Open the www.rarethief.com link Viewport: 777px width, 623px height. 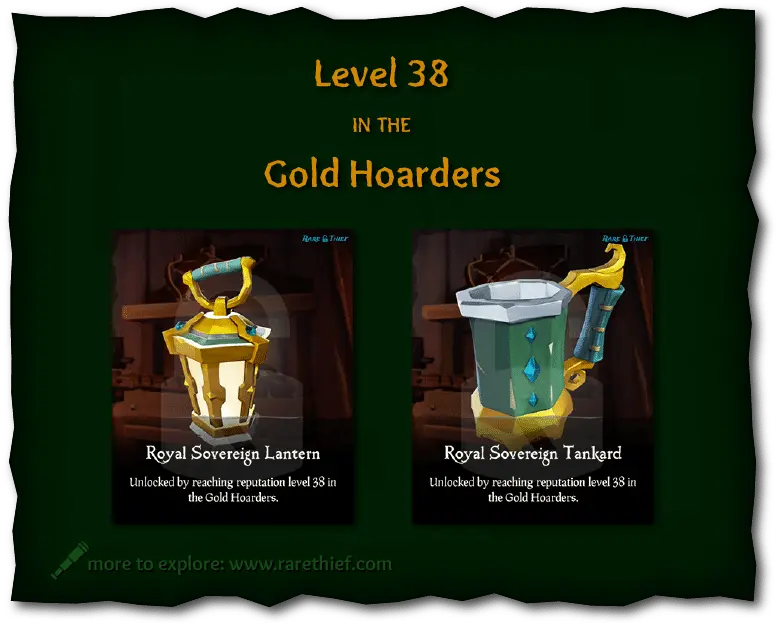(310, 564)
